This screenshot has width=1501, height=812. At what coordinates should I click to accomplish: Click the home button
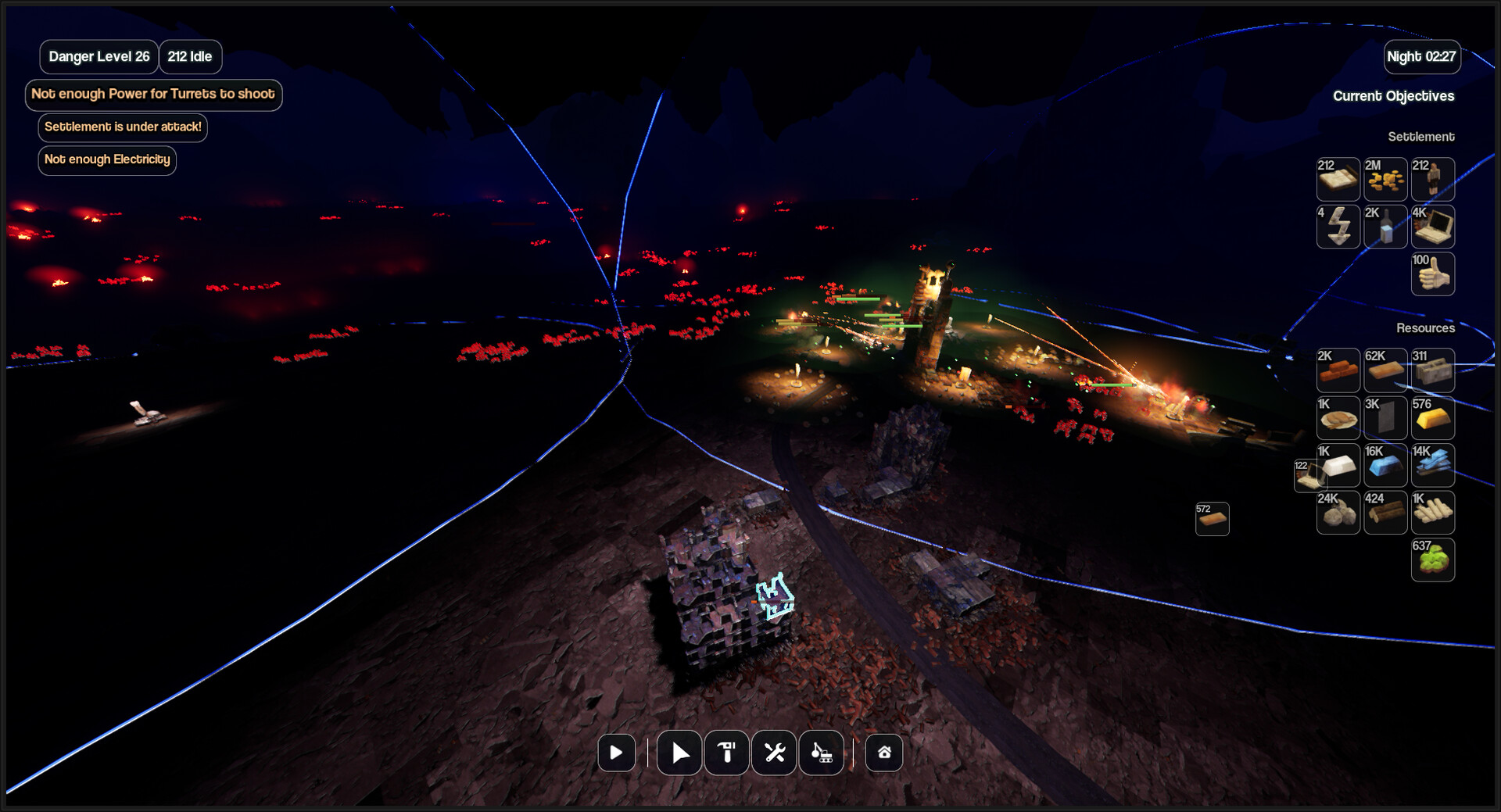pyautogui.click(x=884, y=753)
